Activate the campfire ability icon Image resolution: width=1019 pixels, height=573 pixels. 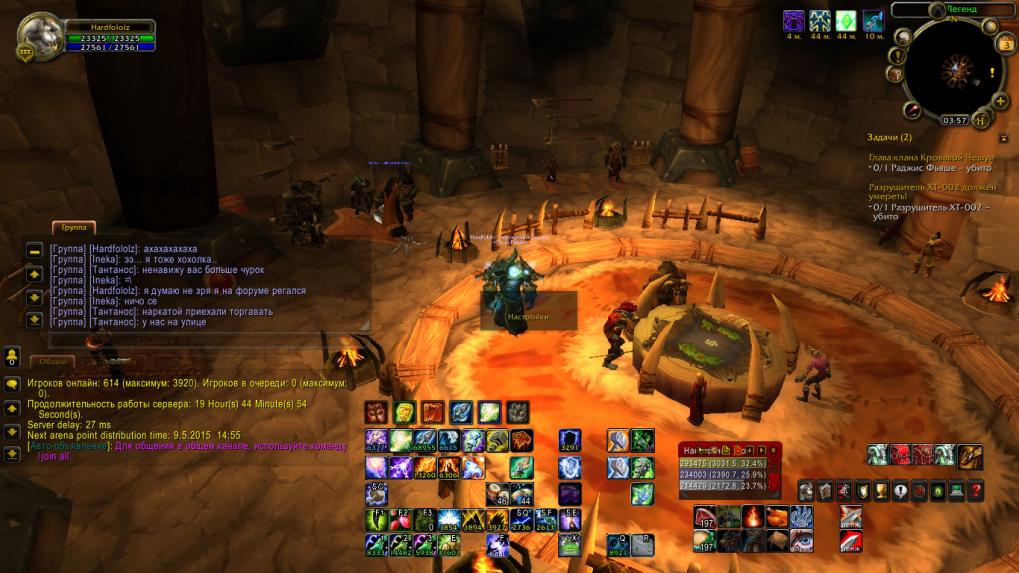pyautogui.click(x=752, y=517)
